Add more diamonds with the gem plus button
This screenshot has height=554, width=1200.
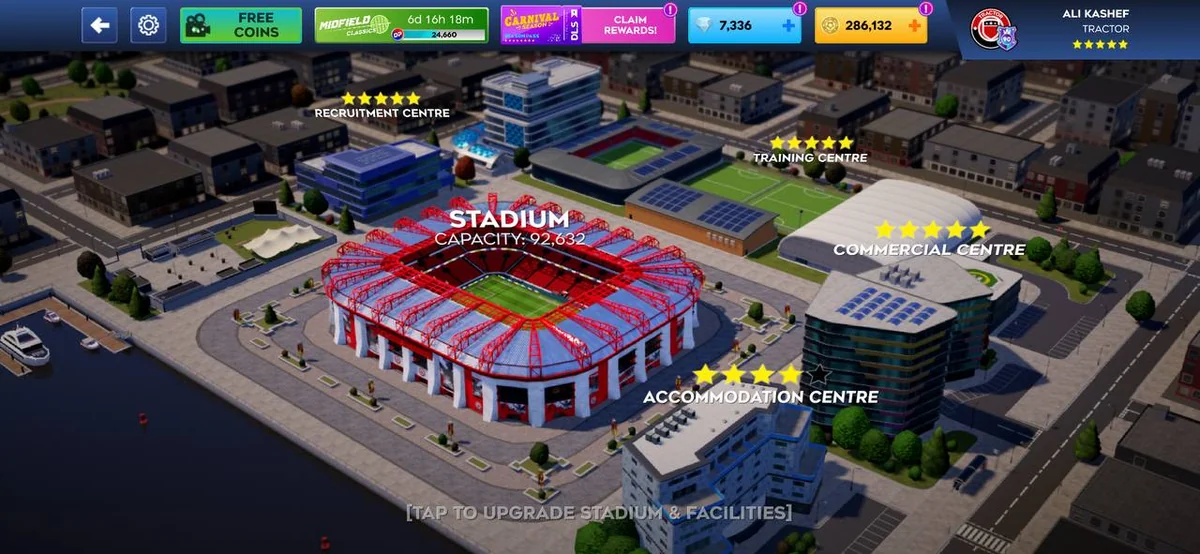[790, 26]
